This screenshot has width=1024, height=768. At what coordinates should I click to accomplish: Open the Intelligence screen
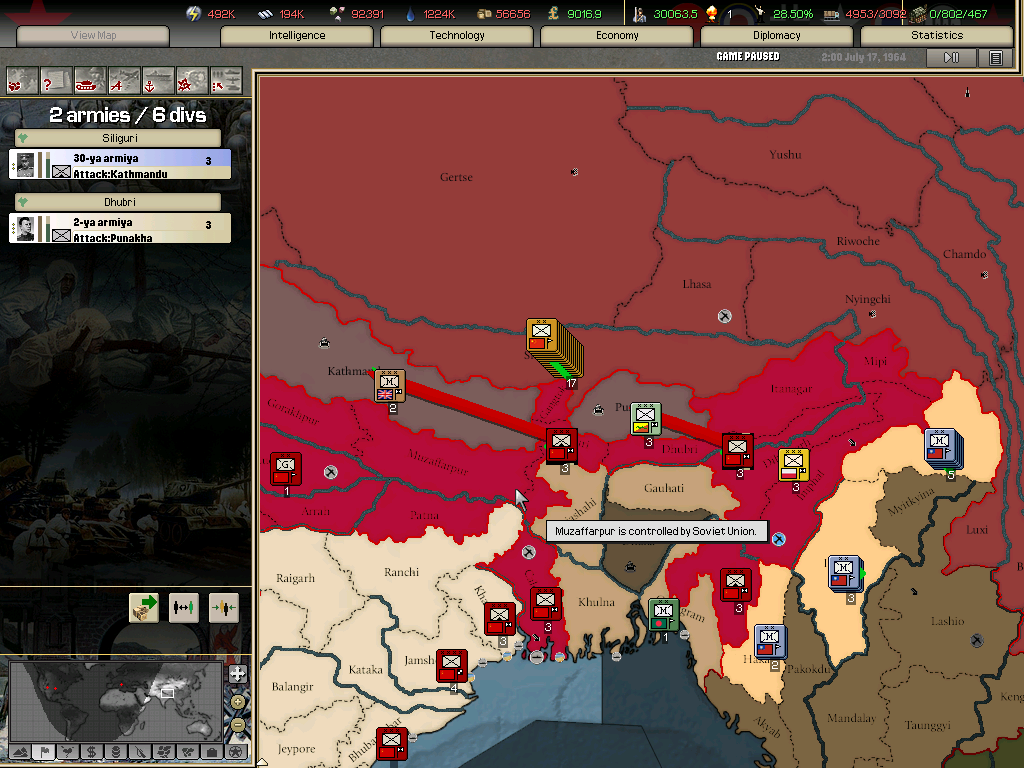297,36
